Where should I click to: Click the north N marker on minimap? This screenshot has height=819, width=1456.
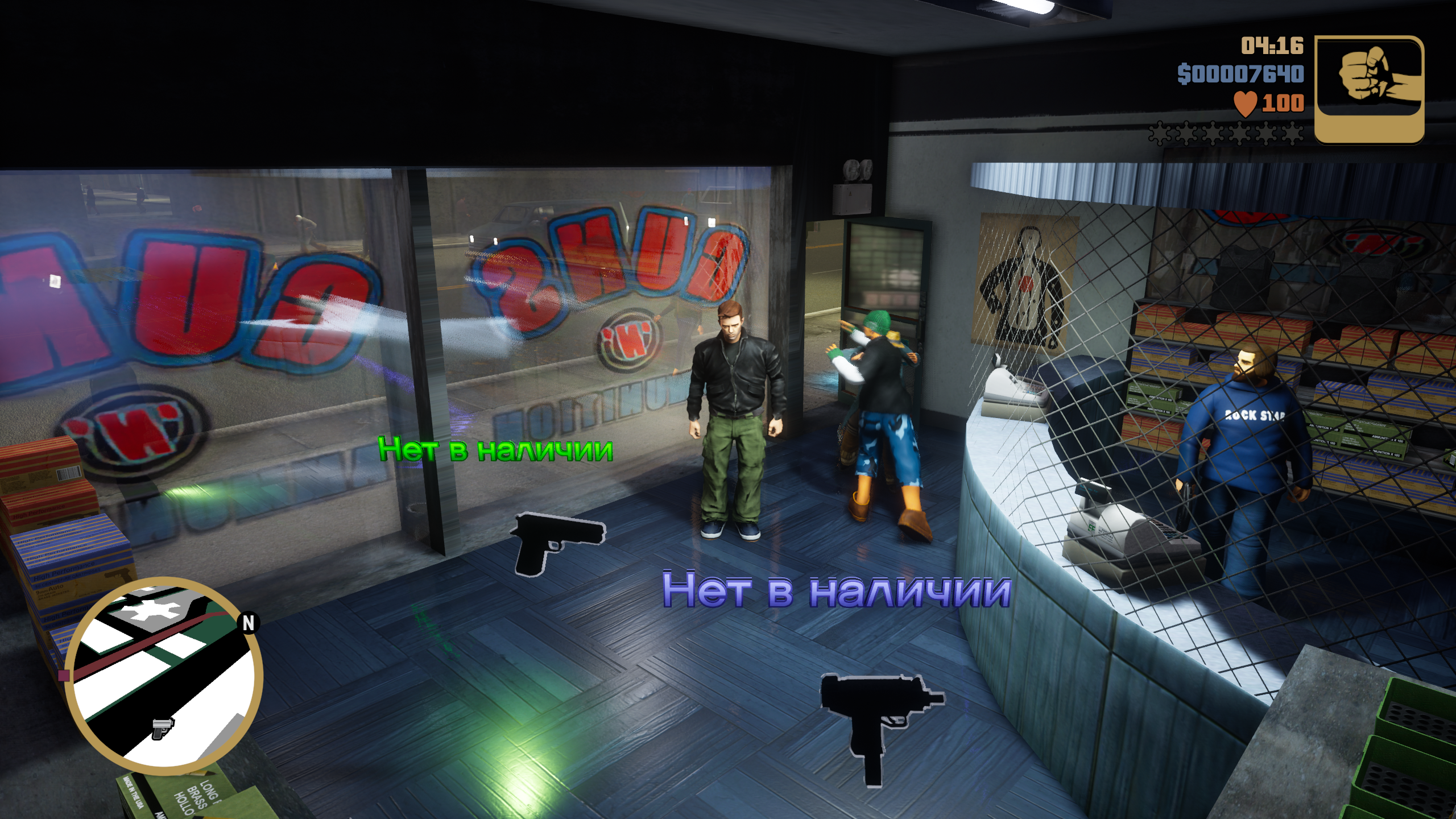[x=249, y=623]
